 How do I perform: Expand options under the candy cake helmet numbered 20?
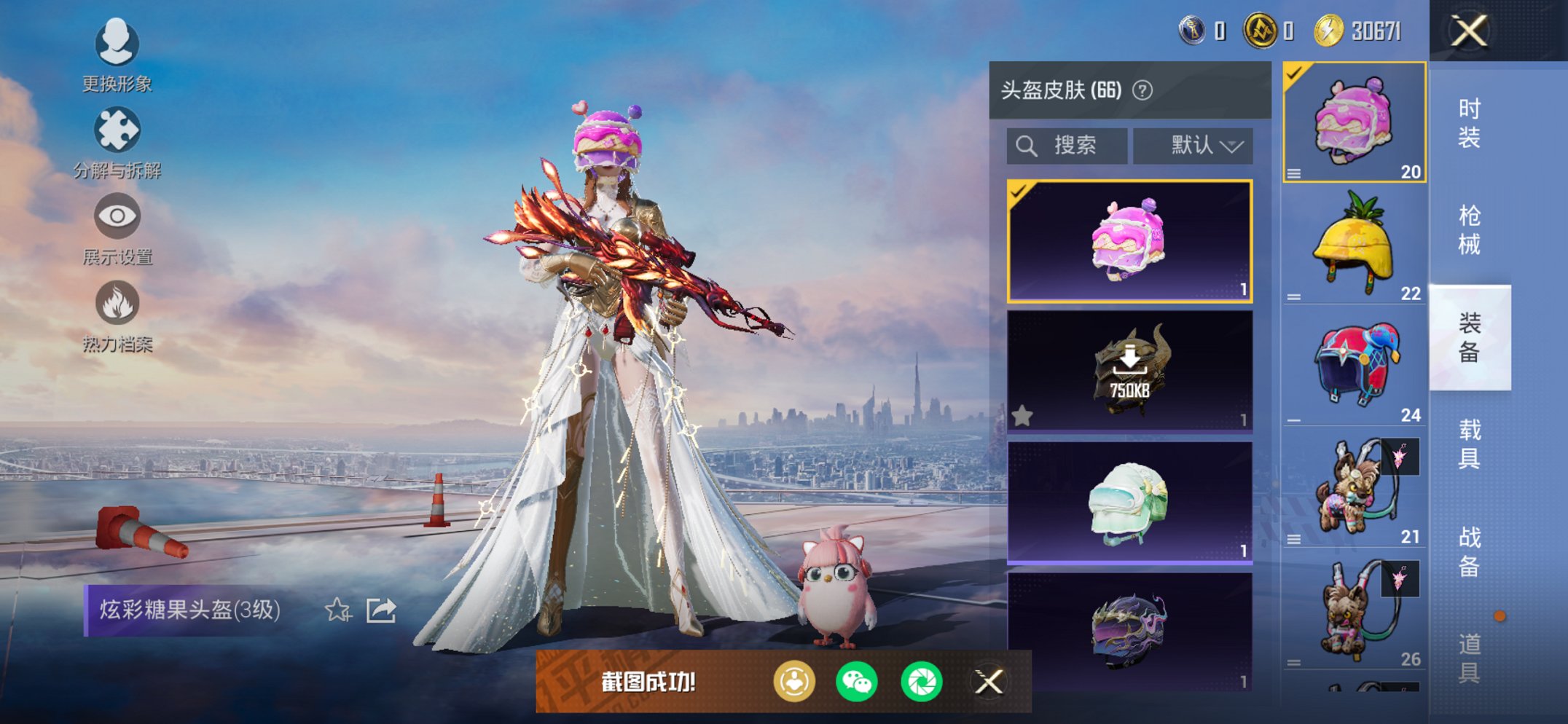pyautogui.click(x=1293, y=175)
